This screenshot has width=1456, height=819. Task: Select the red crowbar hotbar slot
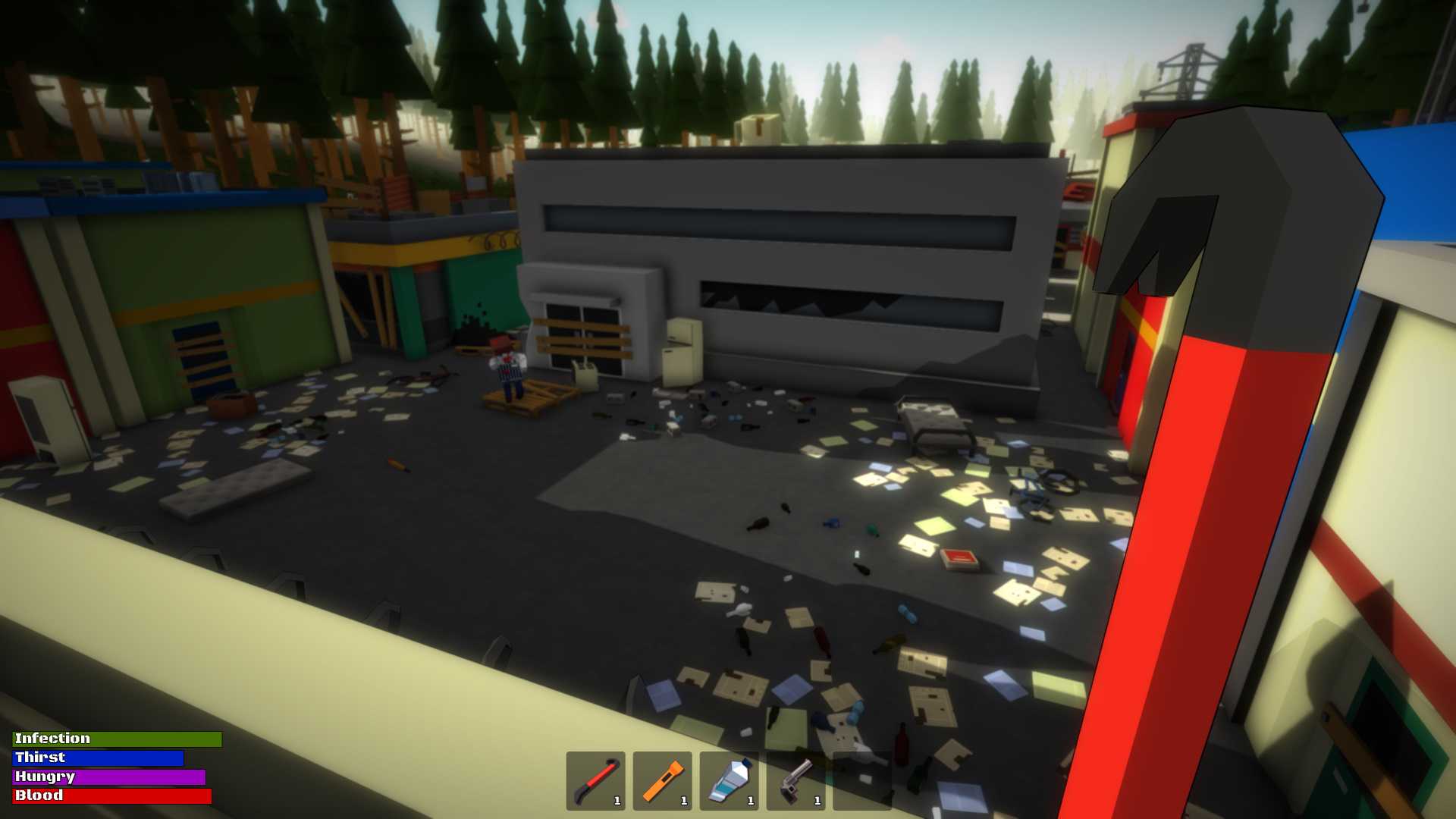pyautogui.click(x=595, y=781)
